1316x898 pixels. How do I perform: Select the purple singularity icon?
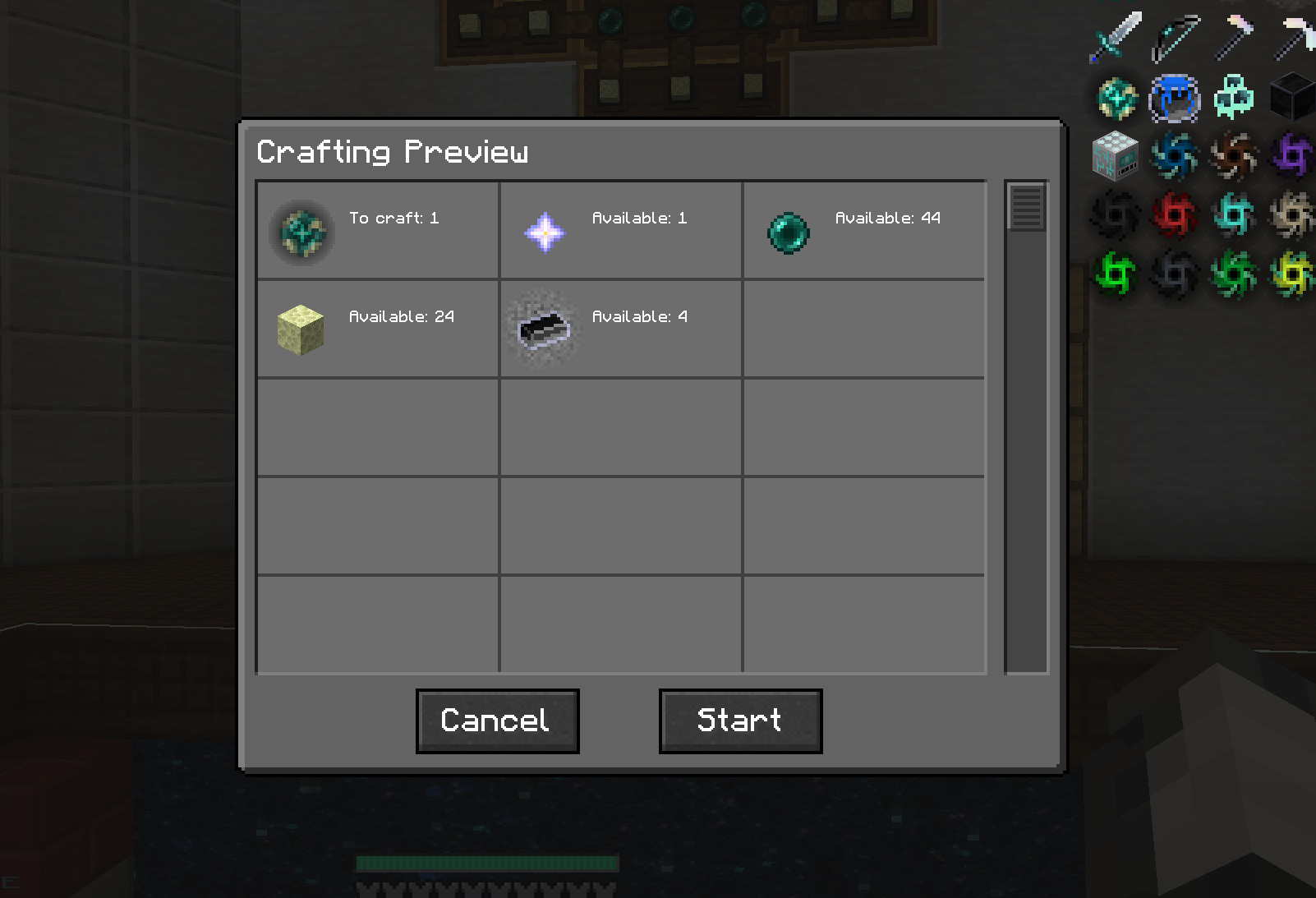(1291, 156)
